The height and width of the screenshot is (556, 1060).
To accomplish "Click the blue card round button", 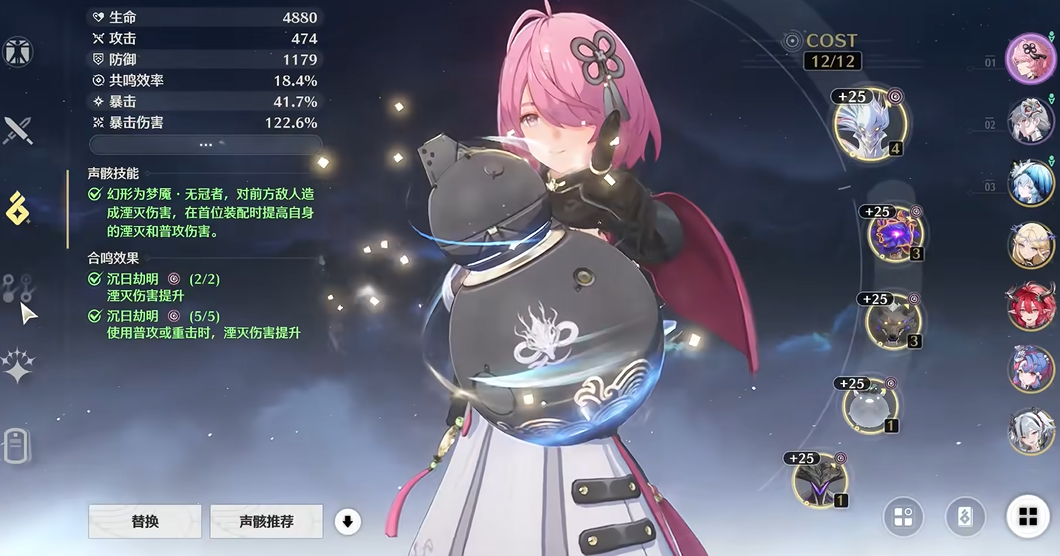I will 965,517.
